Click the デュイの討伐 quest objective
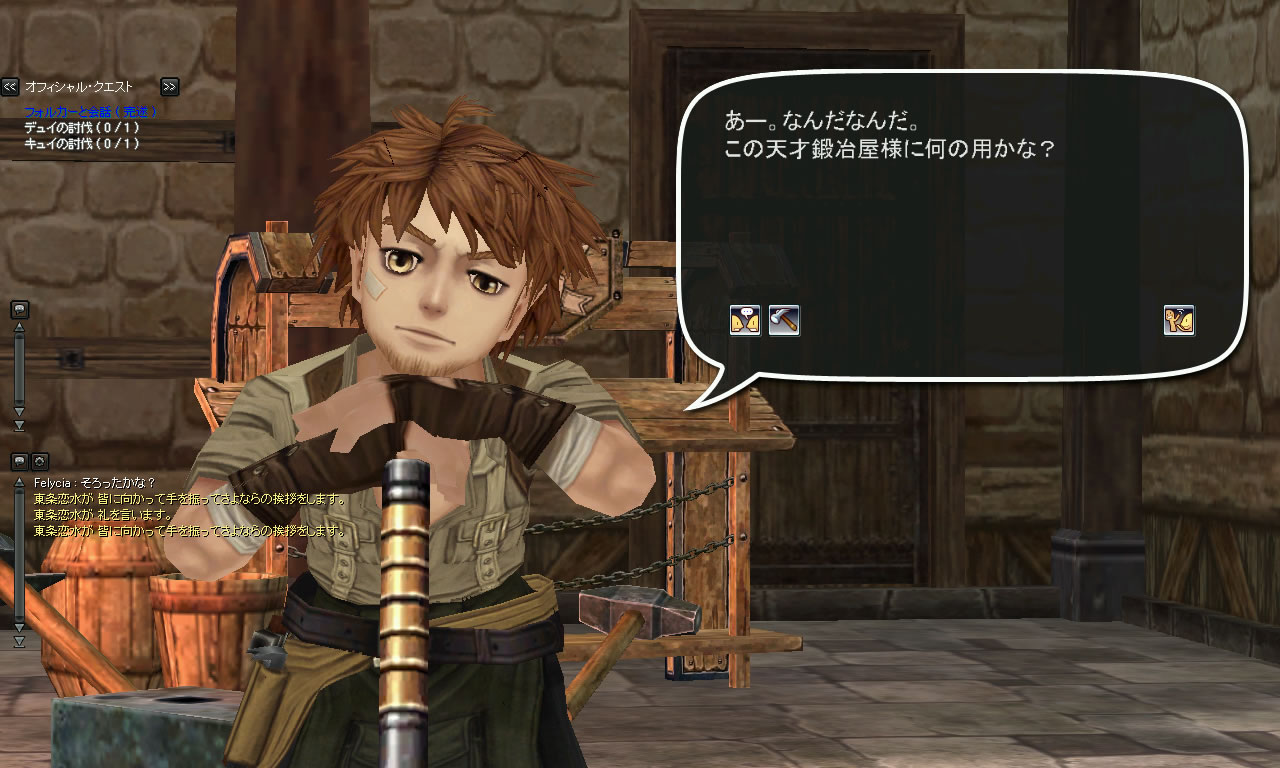 point(82,128)
